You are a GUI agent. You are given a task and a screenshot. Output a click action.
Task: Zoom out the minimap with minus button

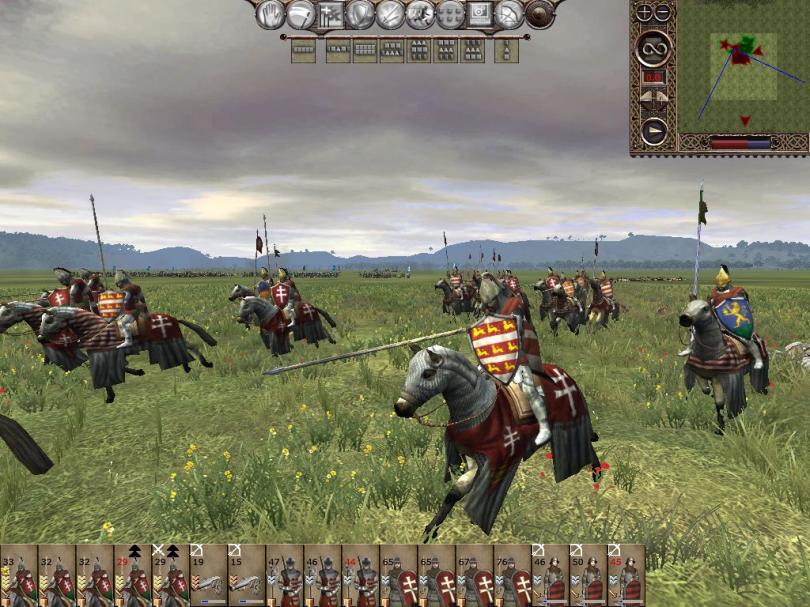coord(663,13)
